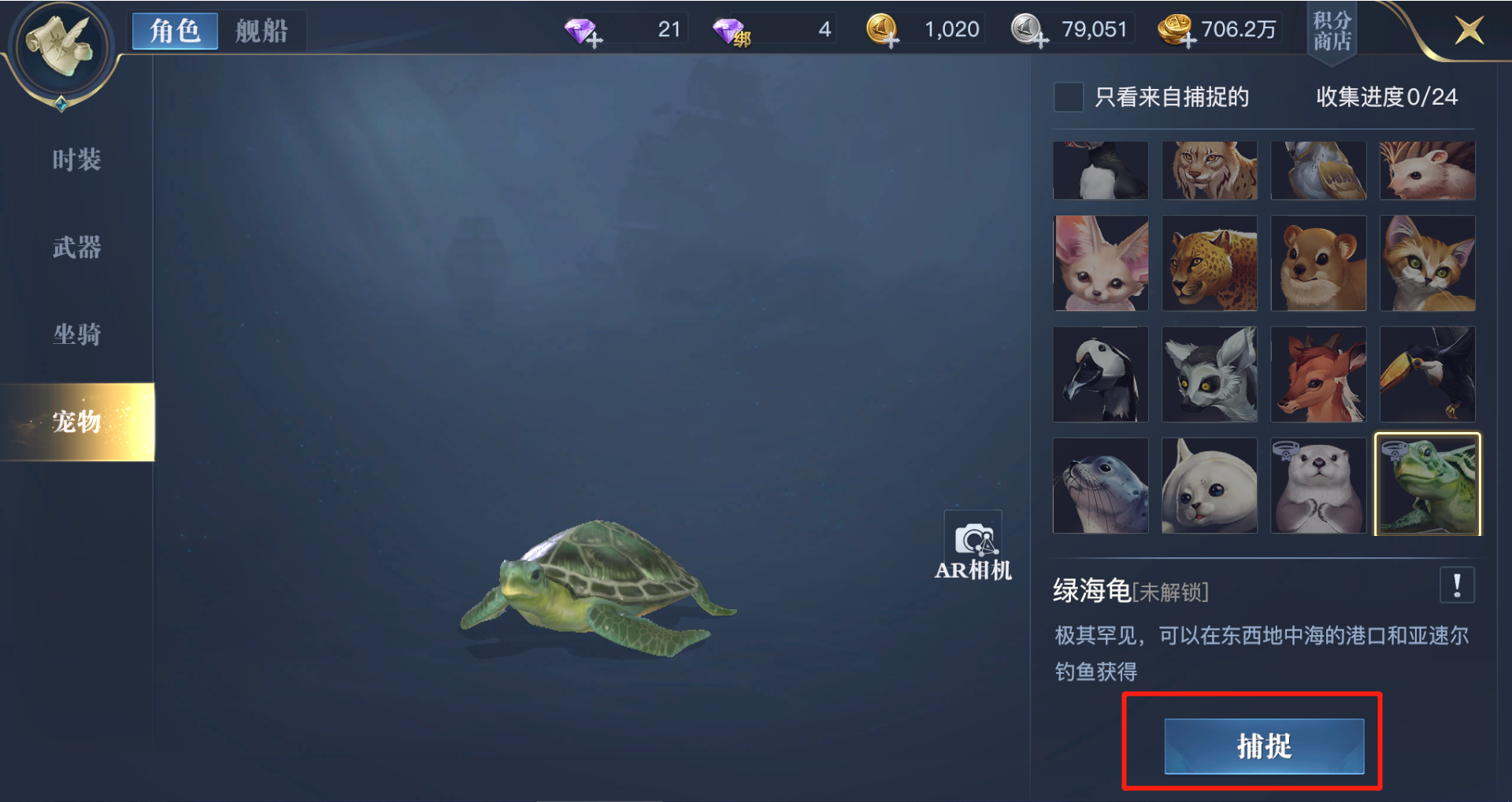This screenshot has height=802, width=1512.
Task: Select the green sea turtle thumbnail
Action: pos(1428,485)
